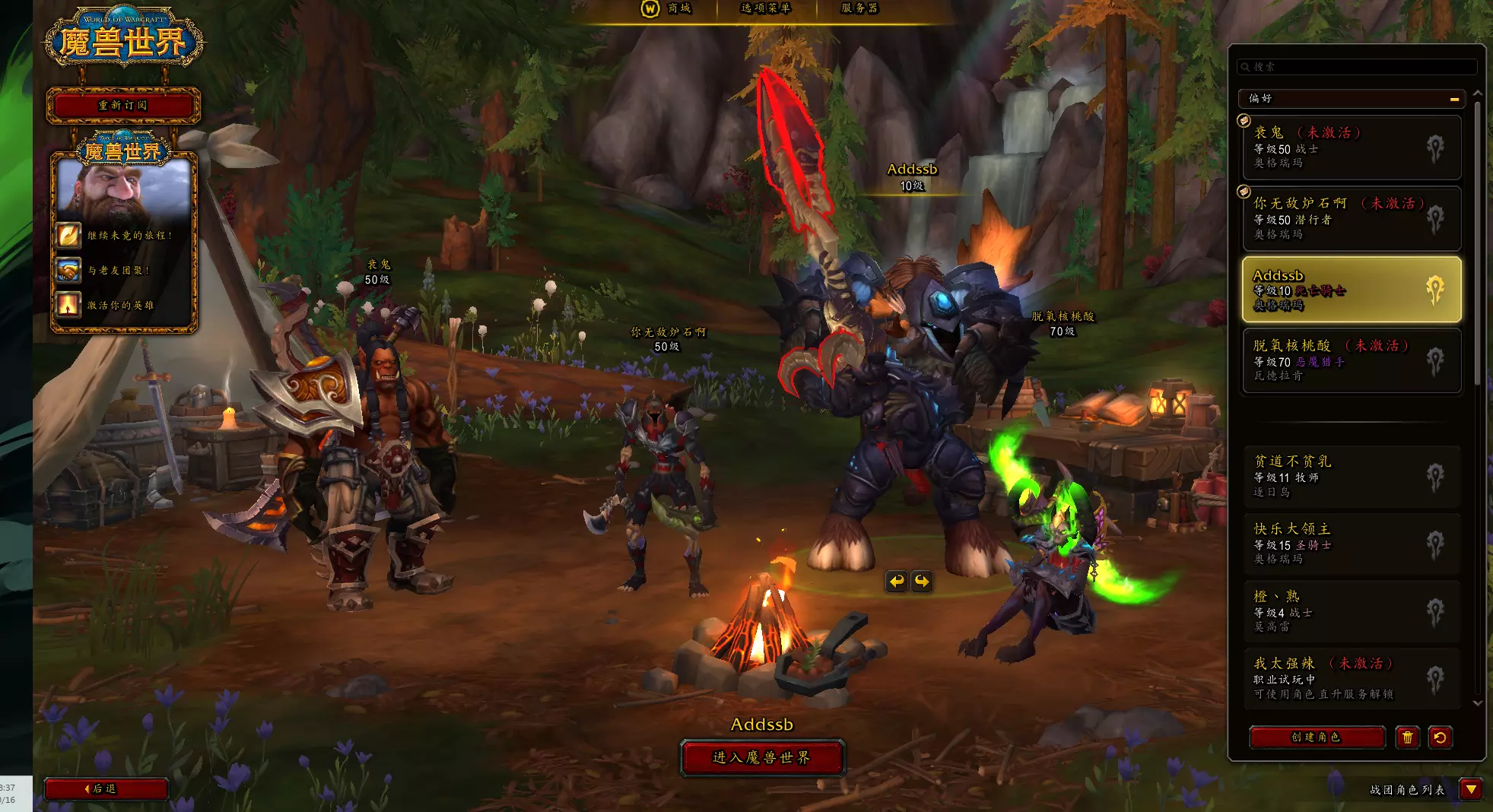The image size is (1493, 812).
Task: Open the 商城 shop menu
Action: click(x=669, y=8)
